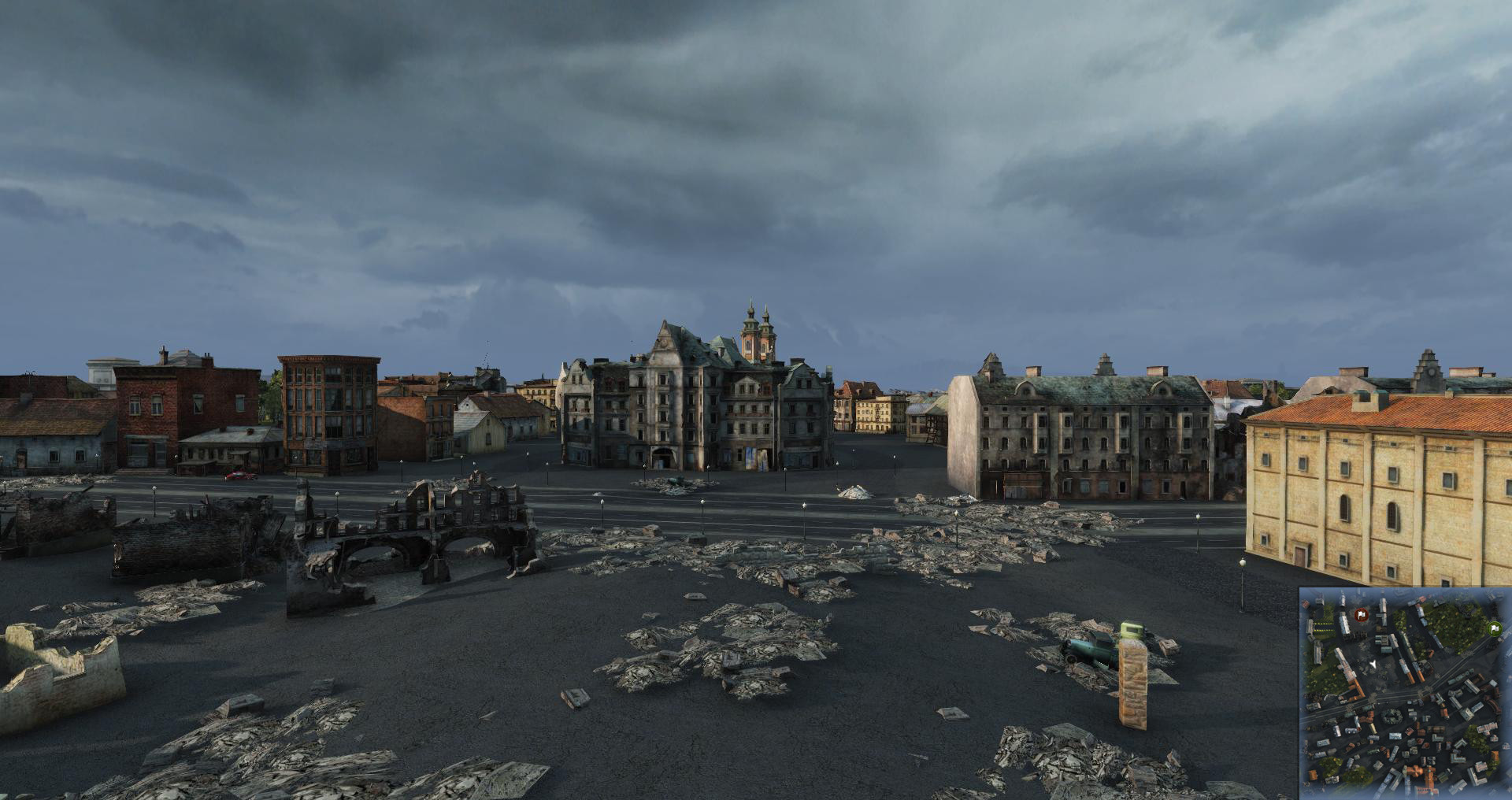The image size is (1512, 800).
Task: Select the green allied base flag marker
Action: [x=1493, y=628]
